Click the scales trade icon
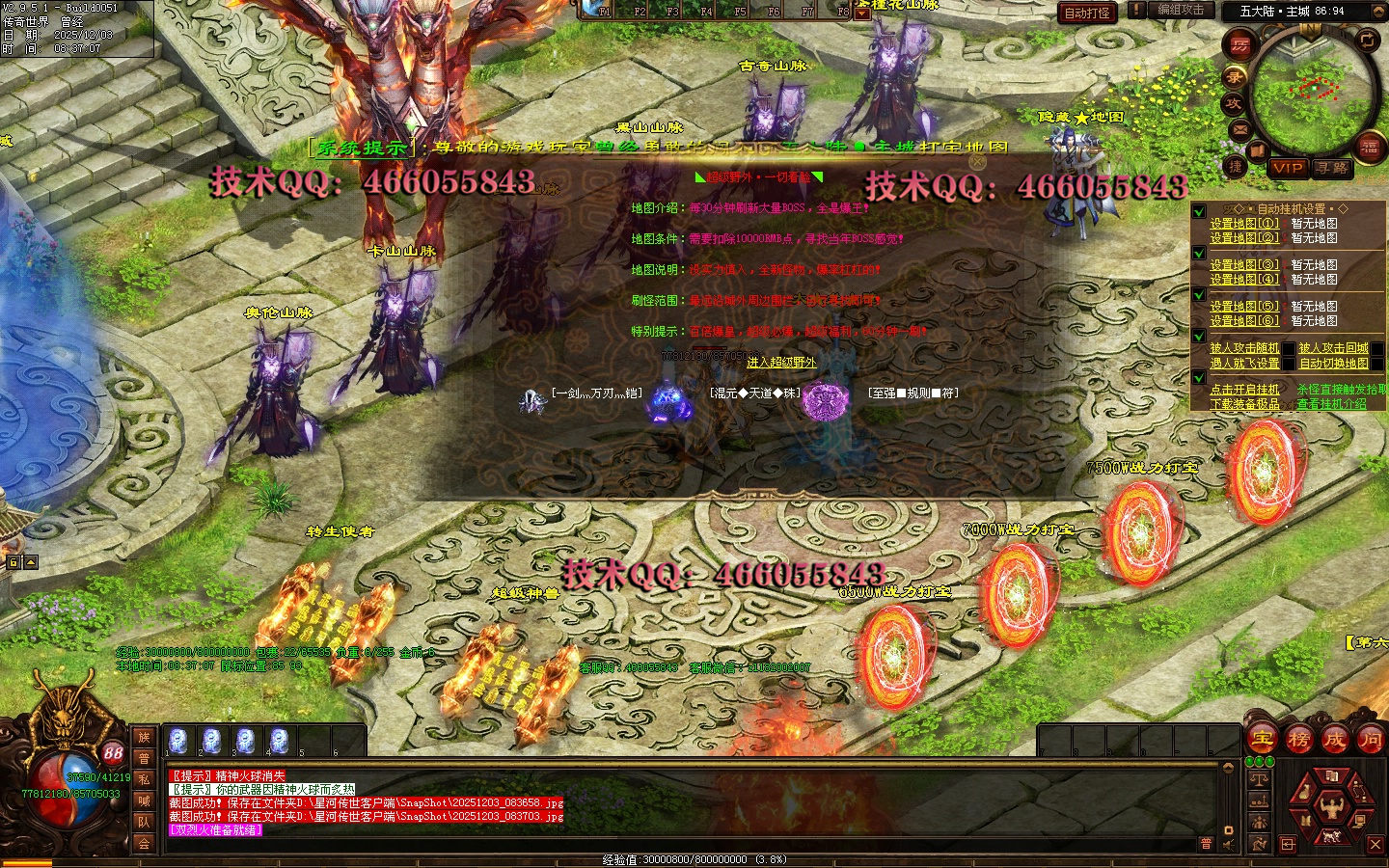 (1259, 779)
